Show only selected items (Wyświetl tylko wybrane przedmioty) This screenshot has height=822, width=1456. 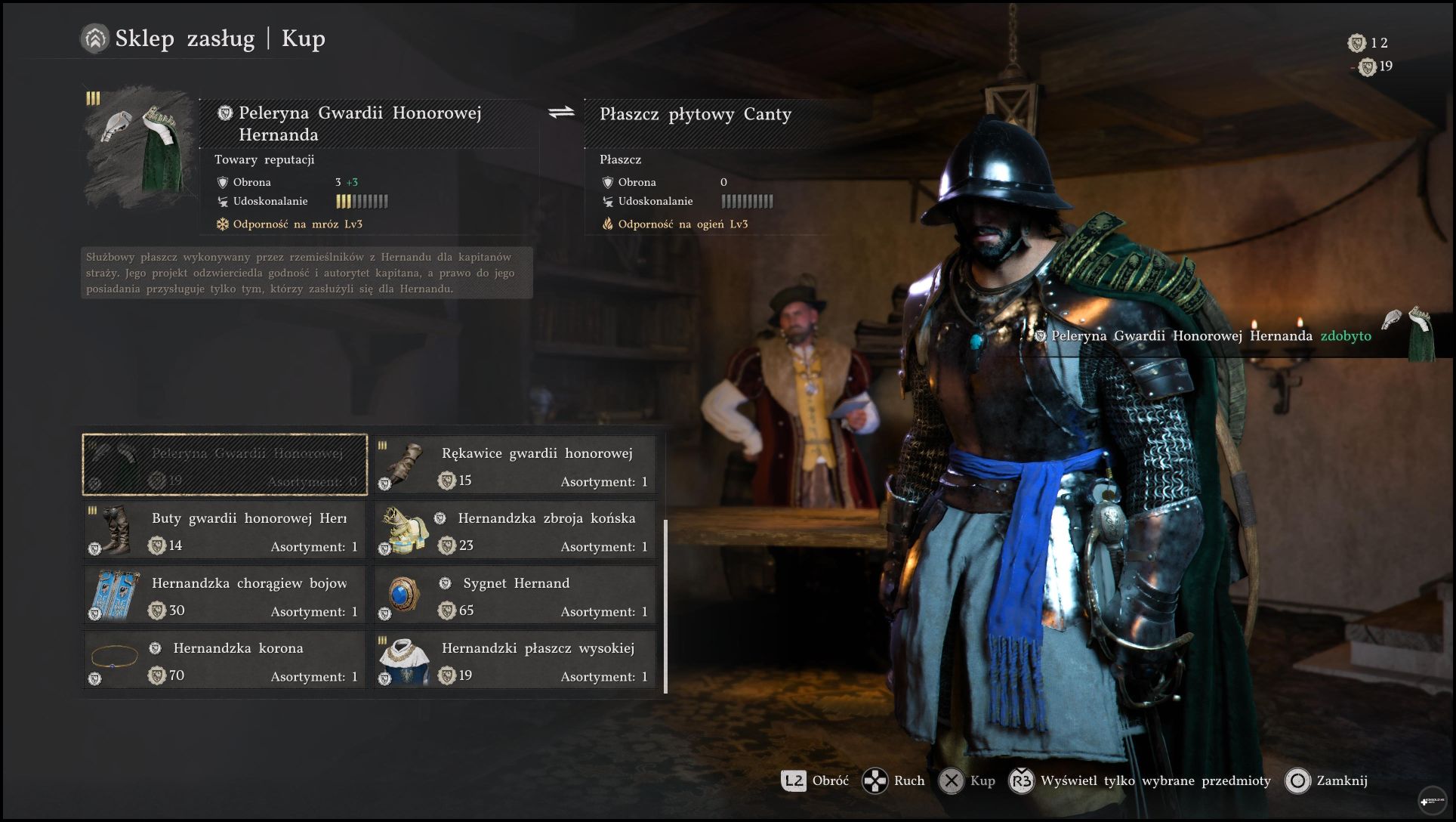pyautogui.click(x=1140, y=780)
